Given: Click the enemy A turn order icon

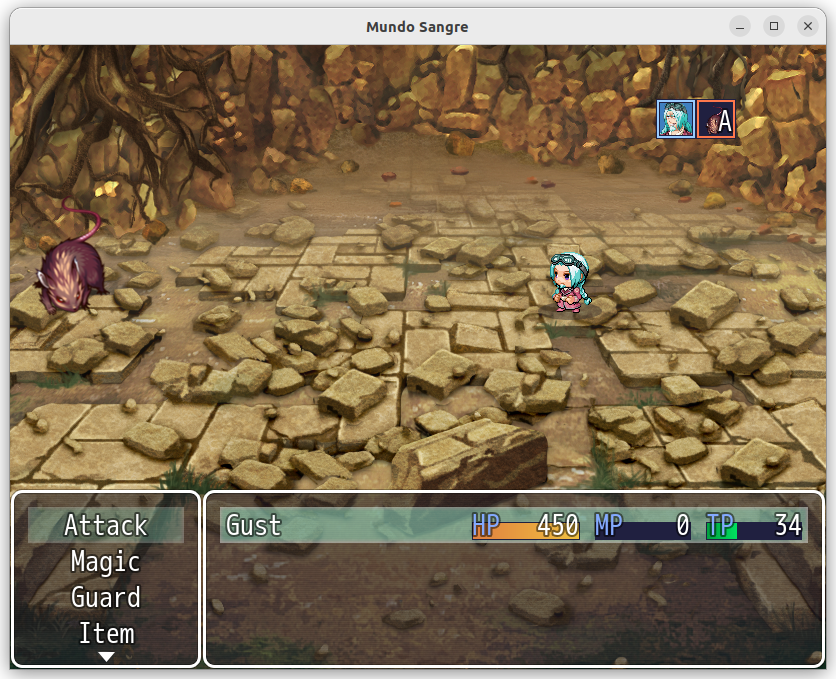Looking at the screenshot, I should (716, 119).
